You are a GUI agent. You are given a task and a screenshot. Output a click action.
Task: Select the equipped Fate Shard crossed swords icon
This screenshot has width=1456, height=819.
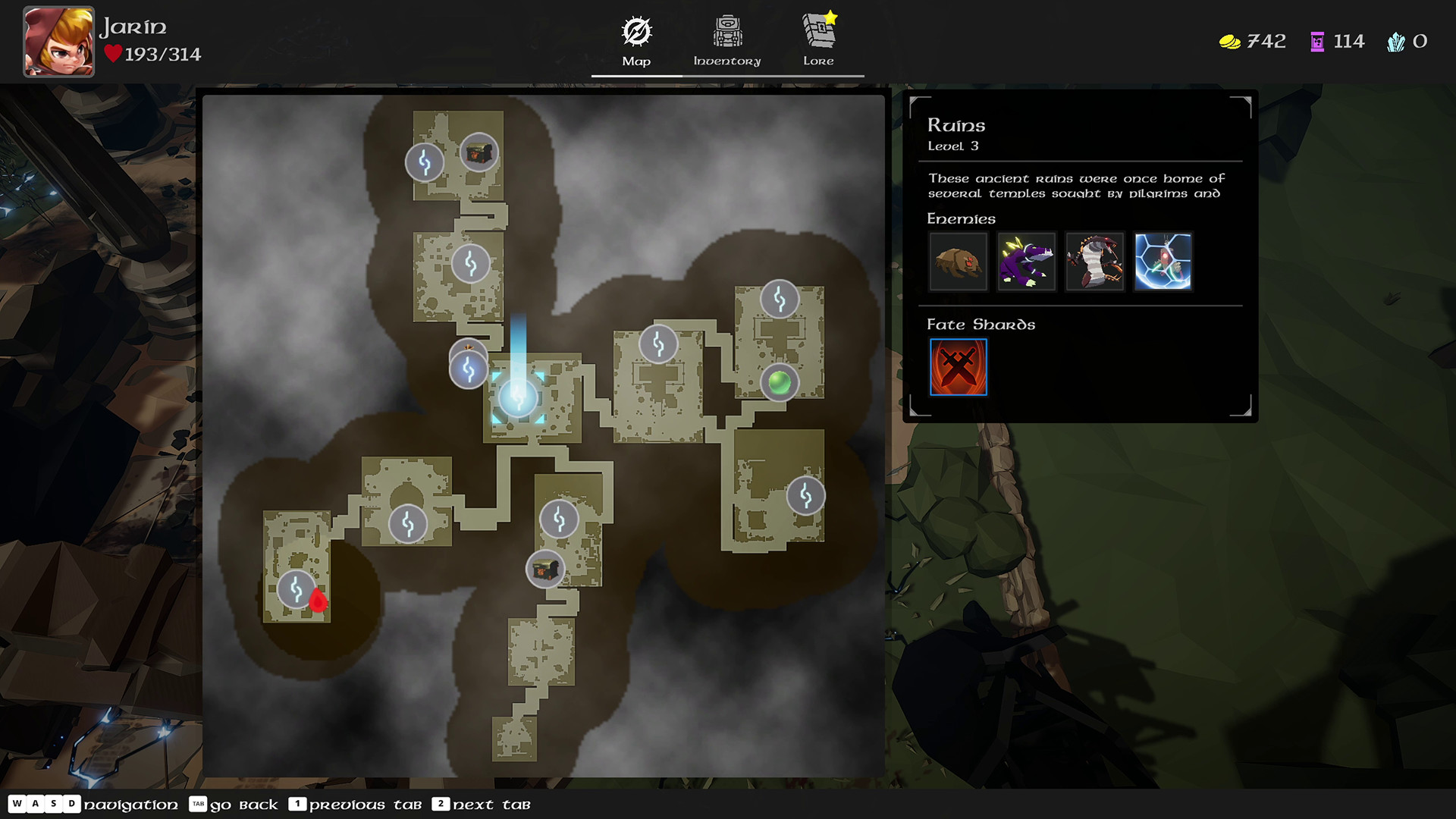tap(959, 368)
